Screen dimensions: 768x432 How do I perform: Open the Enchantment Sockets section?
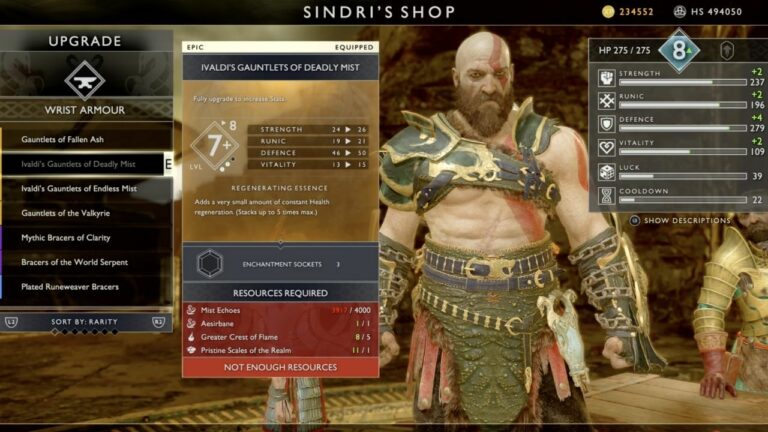(280, 264)
